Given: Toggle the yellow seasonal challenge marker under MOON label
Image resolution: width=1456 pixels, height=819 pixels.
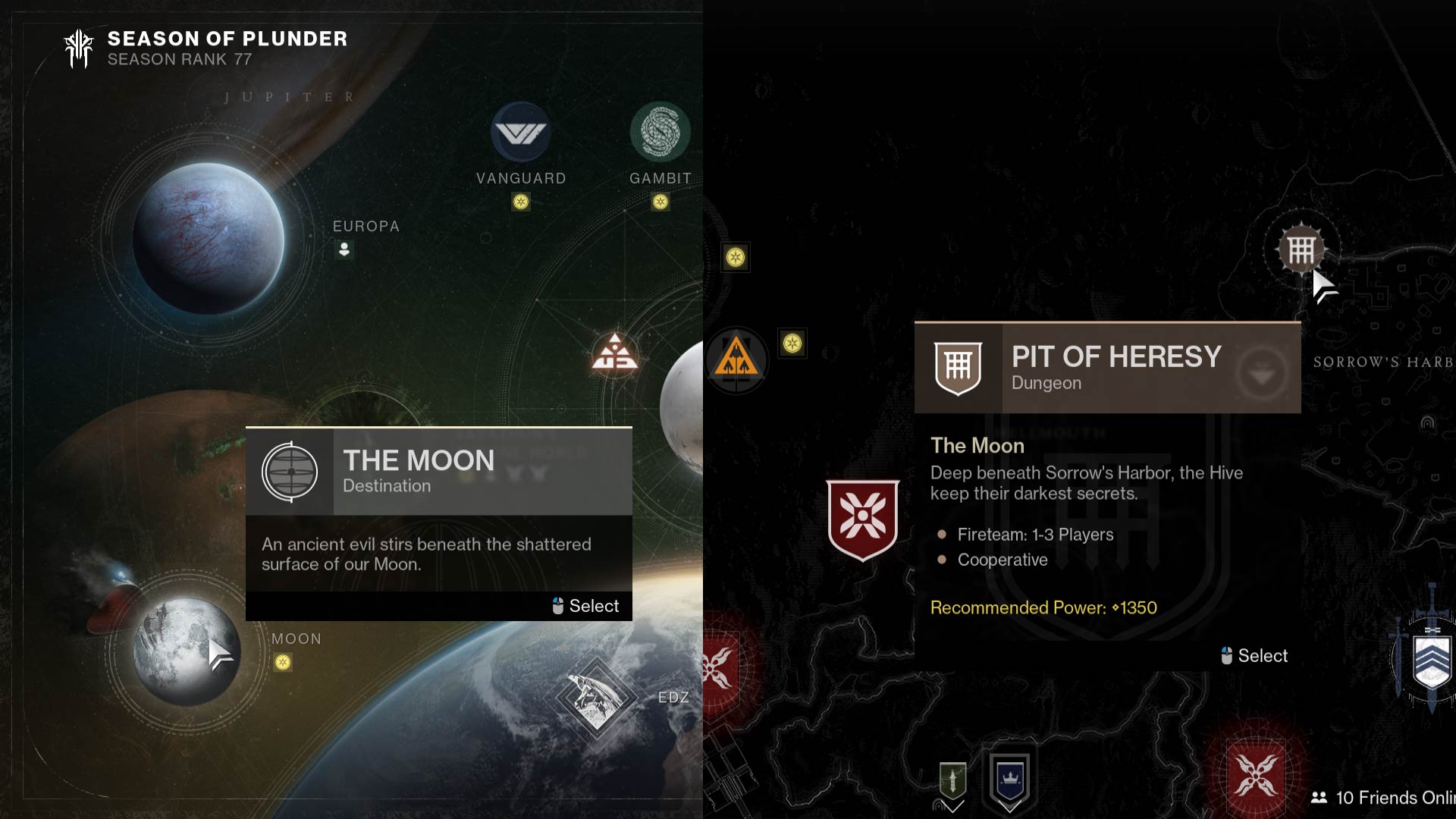Looking at the screenshot, I should (x=283, y=663).
